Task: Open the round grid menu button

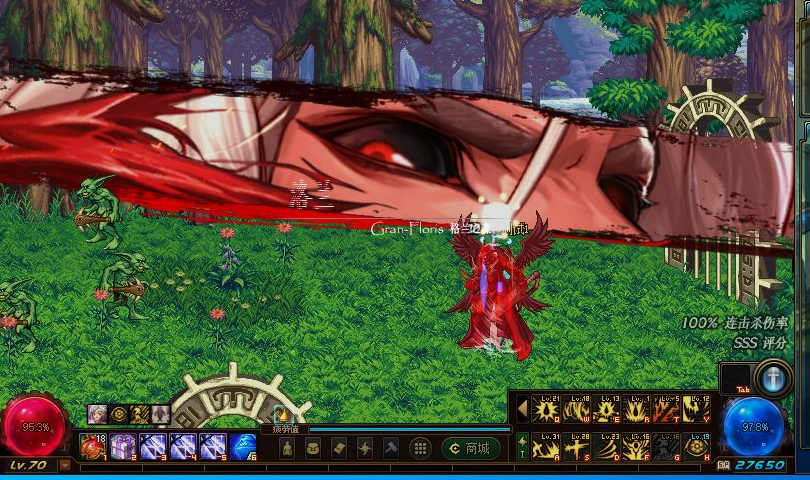Action: (x=421, y=449)
